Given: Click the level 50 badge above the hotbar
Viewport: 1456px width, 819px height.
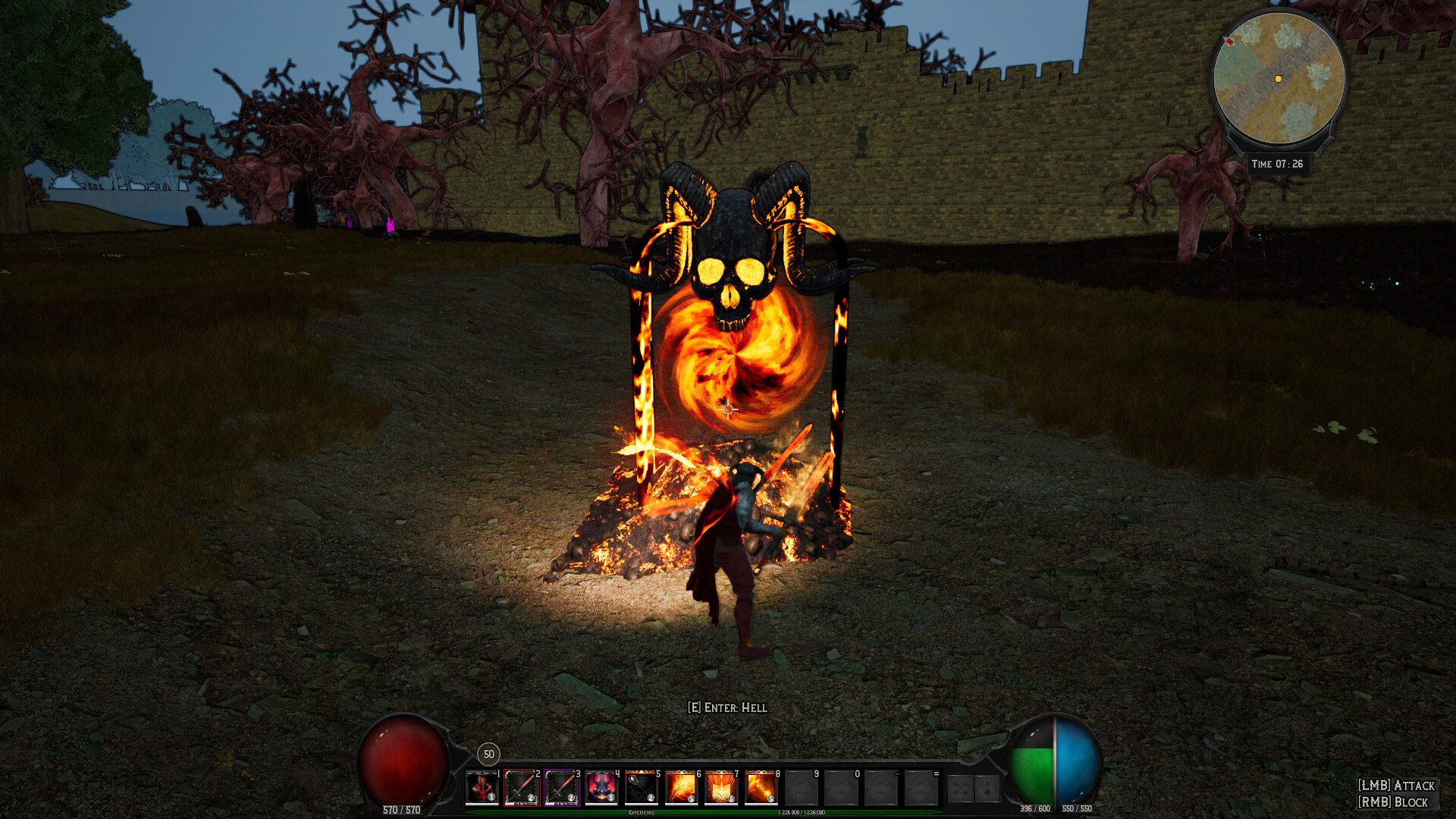Looking at the screenshot, I should point(488,755).
